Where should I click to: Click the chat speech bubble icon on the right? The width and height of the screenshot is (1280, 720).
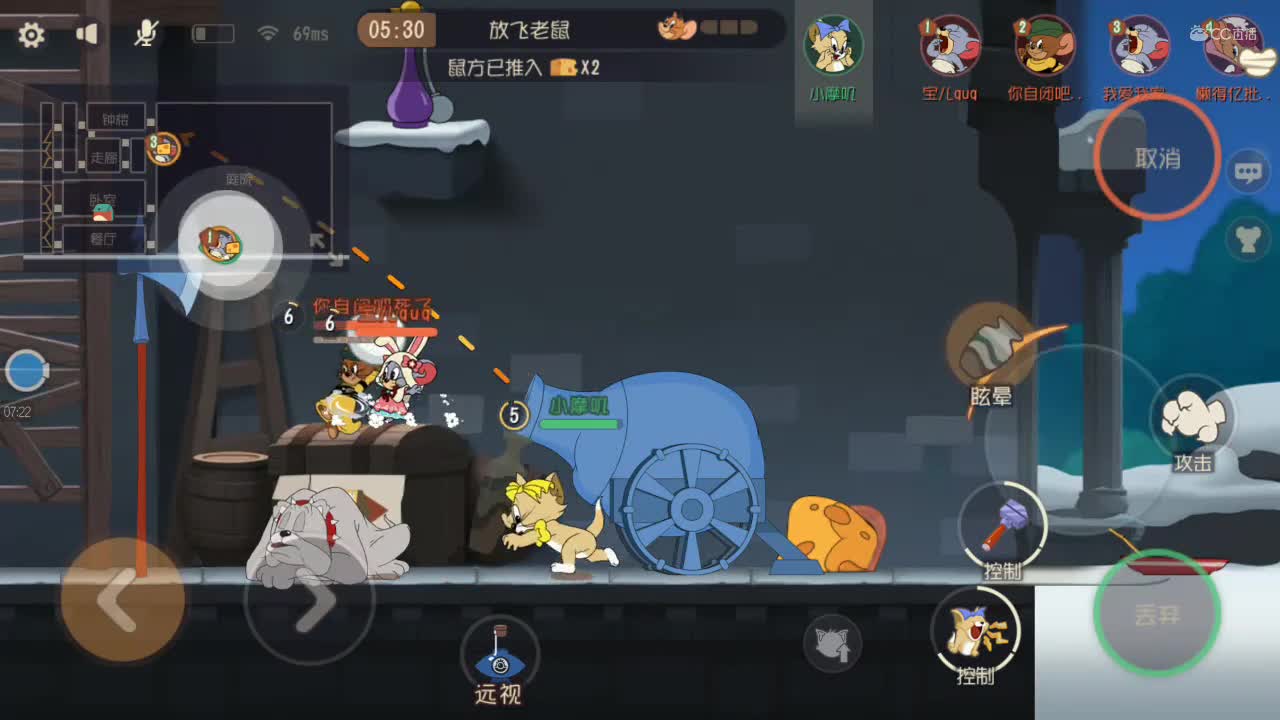[x=1248, y=170]
